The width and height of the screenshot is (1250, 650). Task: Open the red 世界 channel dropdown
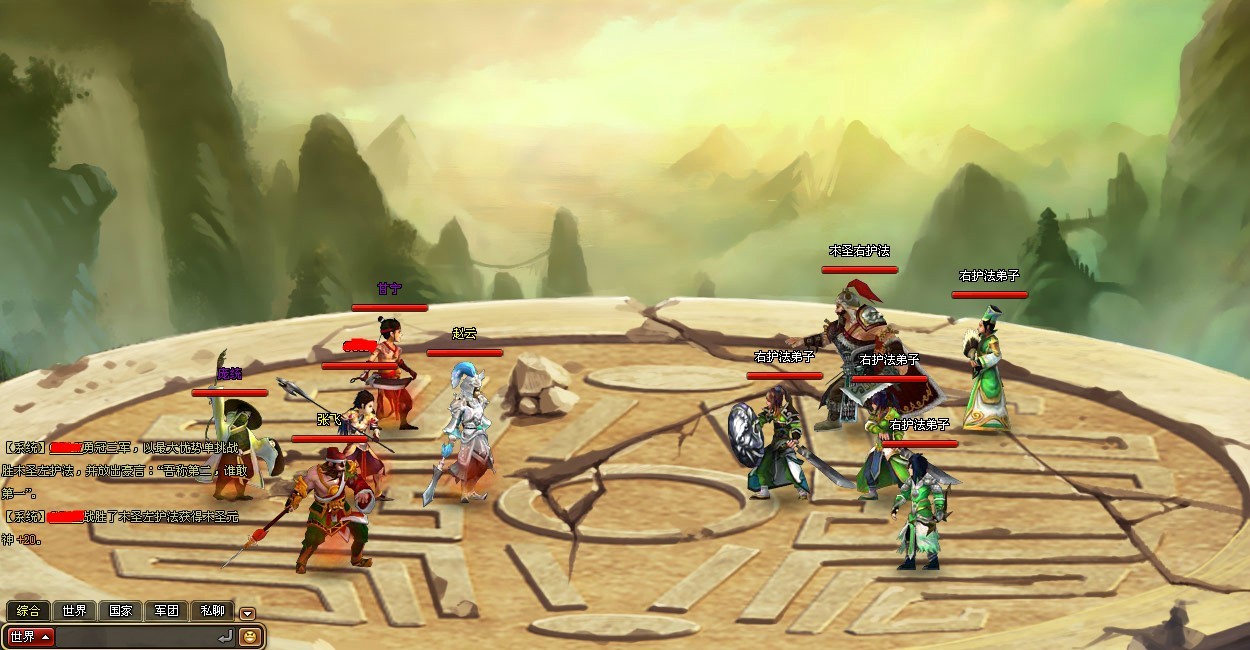[x=31, y=636]
